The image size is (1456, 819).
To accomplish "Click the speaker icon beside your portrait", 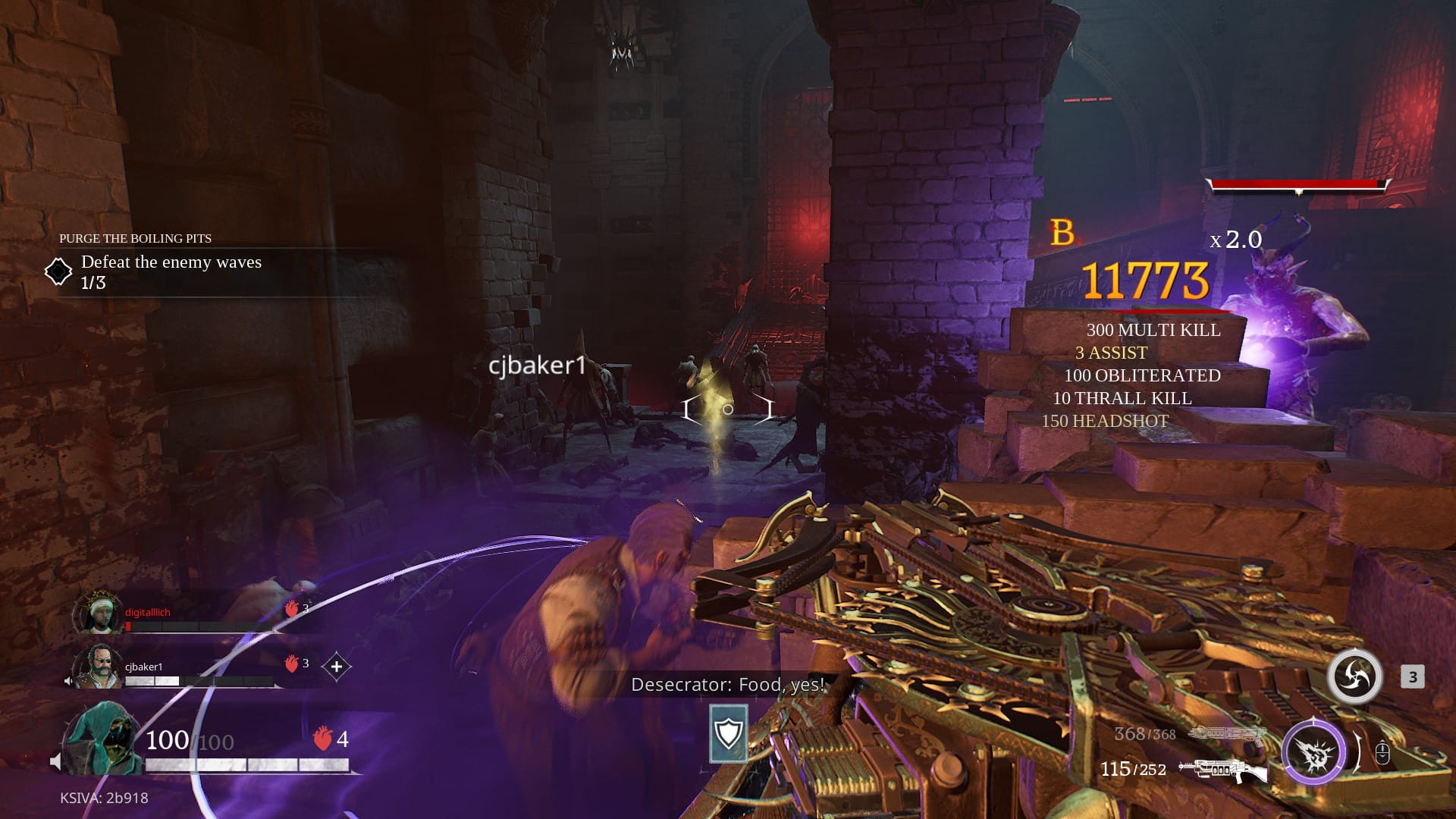I will tap(55, 761).
